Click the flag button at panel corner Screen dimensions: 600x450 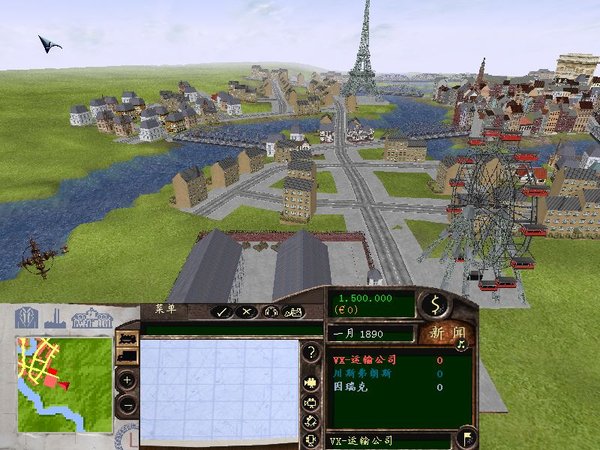pos(466,438)
